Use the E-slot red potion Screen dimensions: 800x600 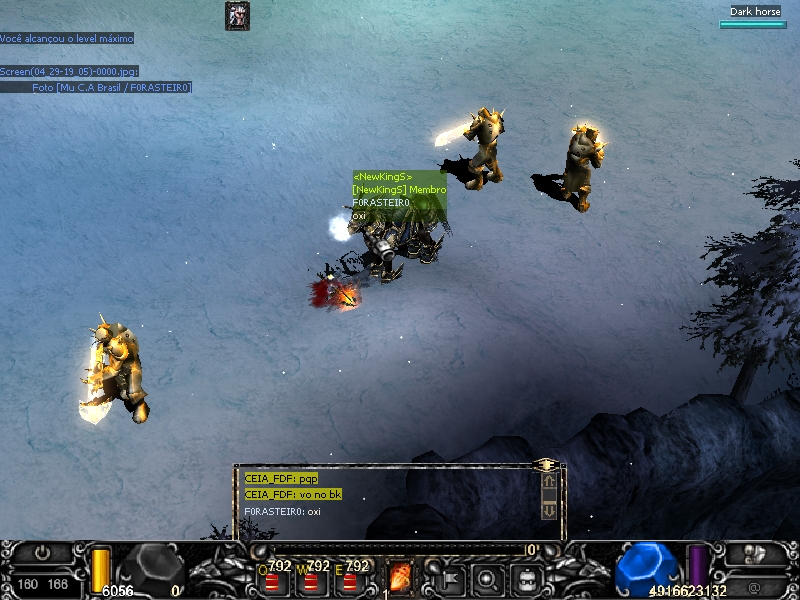[x=350, y=581]
